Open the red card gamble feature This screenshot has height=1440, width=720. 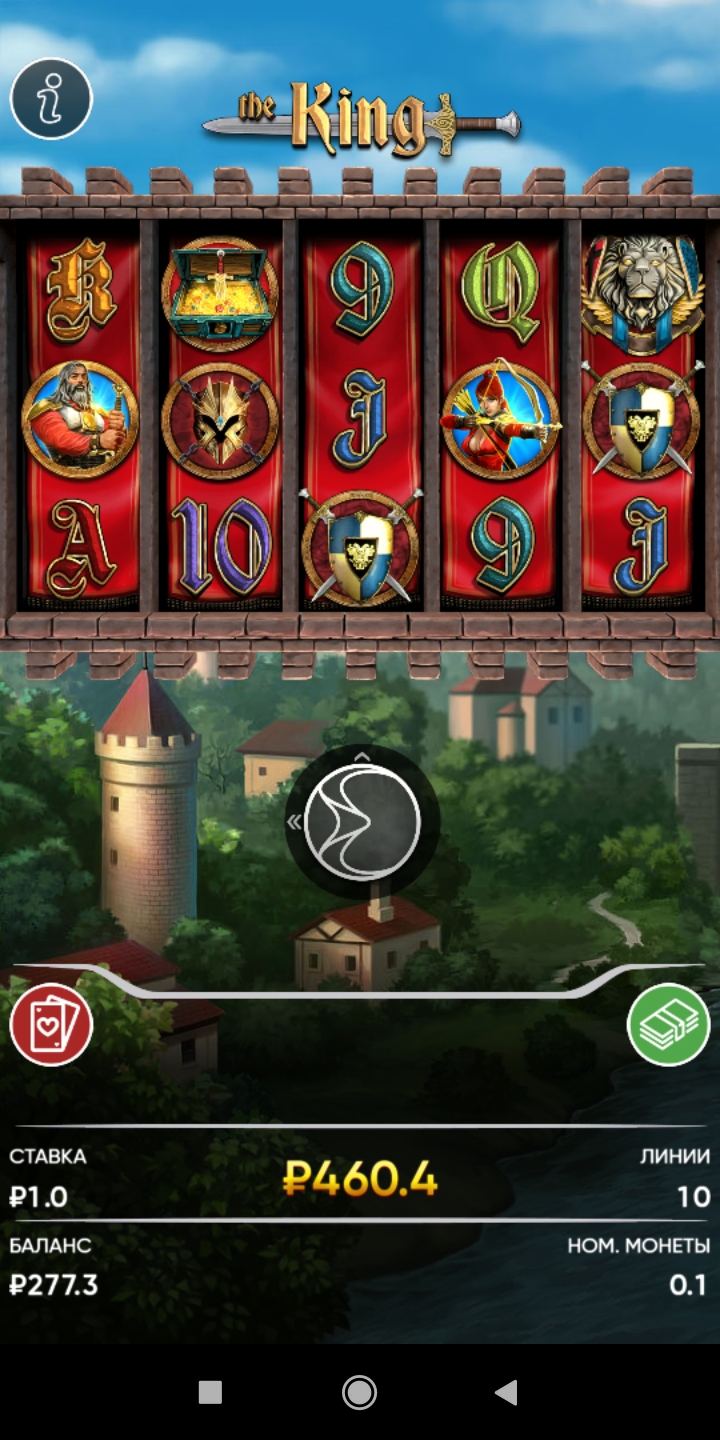coord(51,1024)
